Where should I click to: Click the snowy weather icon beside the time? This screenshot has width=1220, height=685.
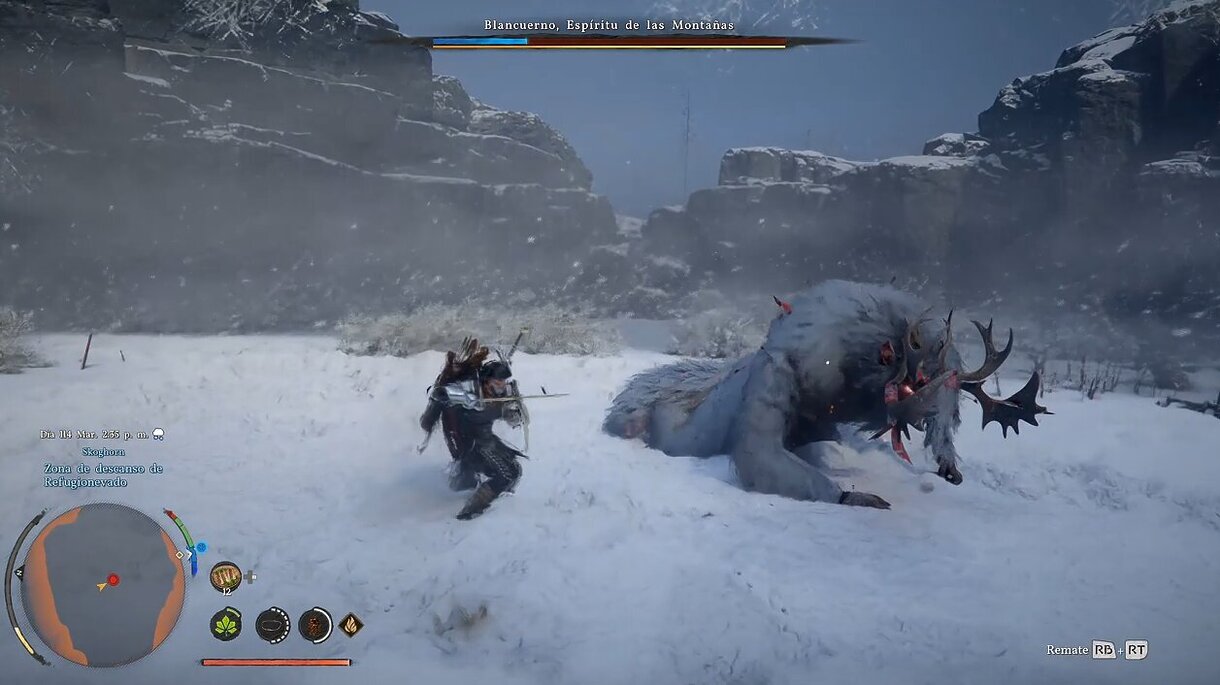click(158, 434)
